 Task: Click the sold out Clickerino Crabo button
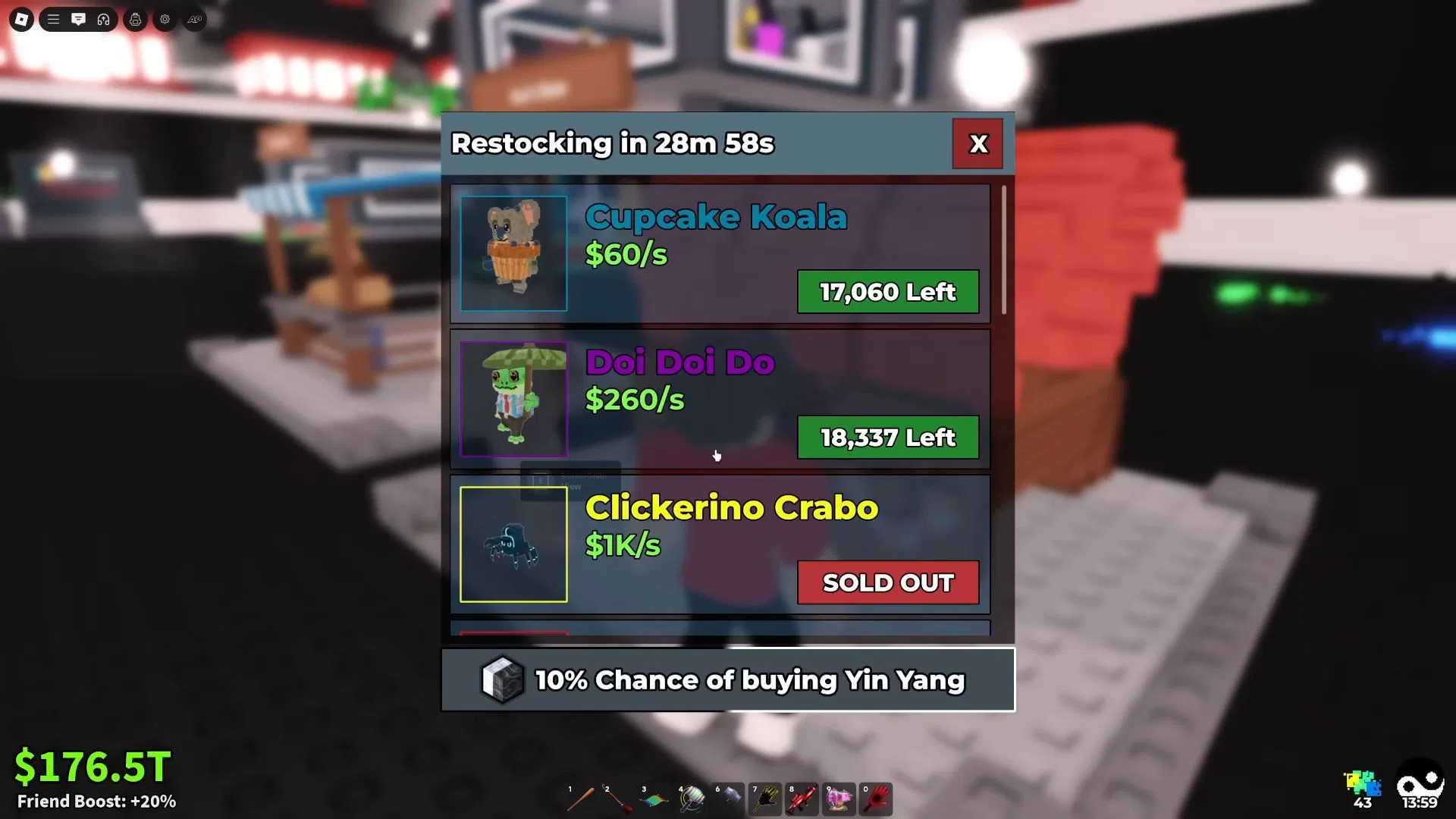(x=887, y=582)
